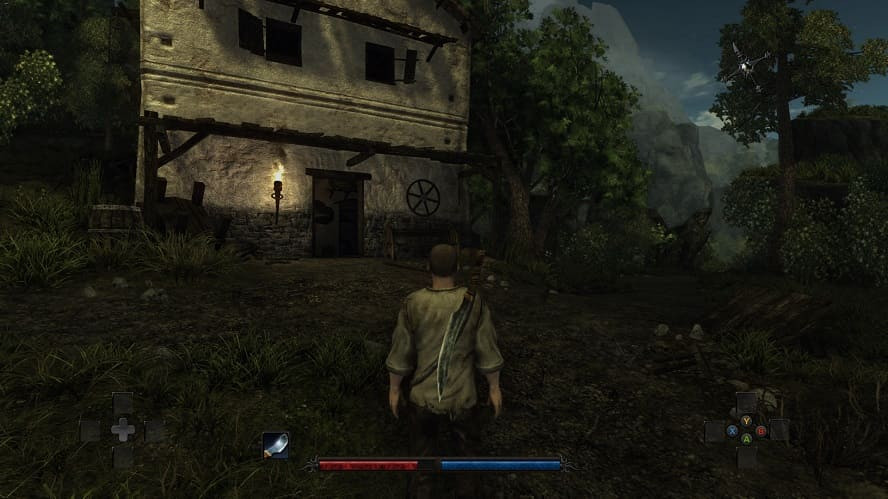This screenshot has height=499, width=888.
Task: Select the equipped curved blade weapon icon
Action: tap(275, 446)
